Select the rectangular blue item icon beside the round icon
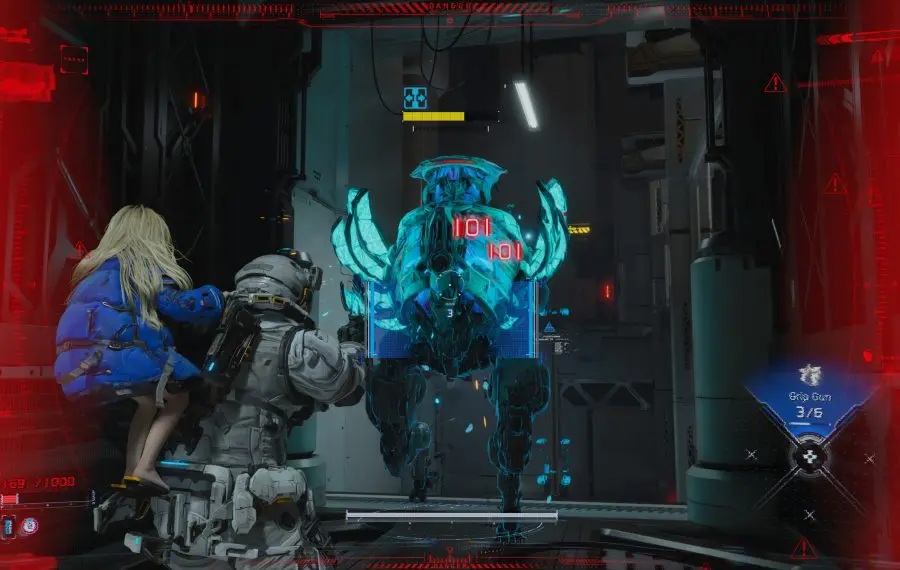Viewport: 900px width, 570px height. tap(9, 525)
